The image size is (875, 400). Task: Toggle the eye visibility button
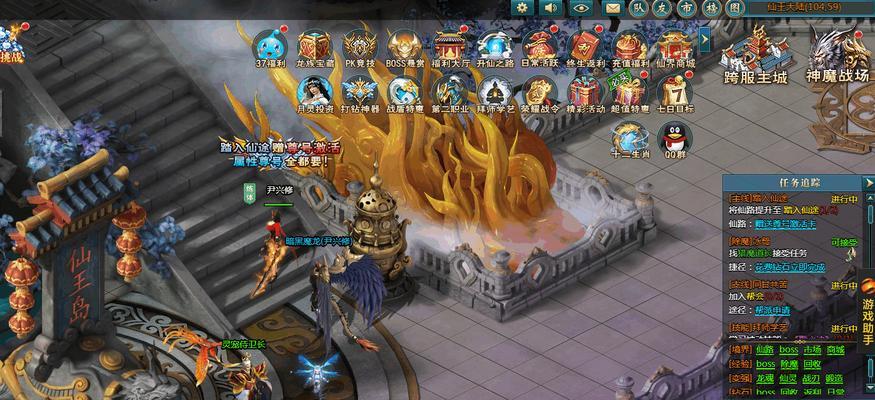click(580, 8)
